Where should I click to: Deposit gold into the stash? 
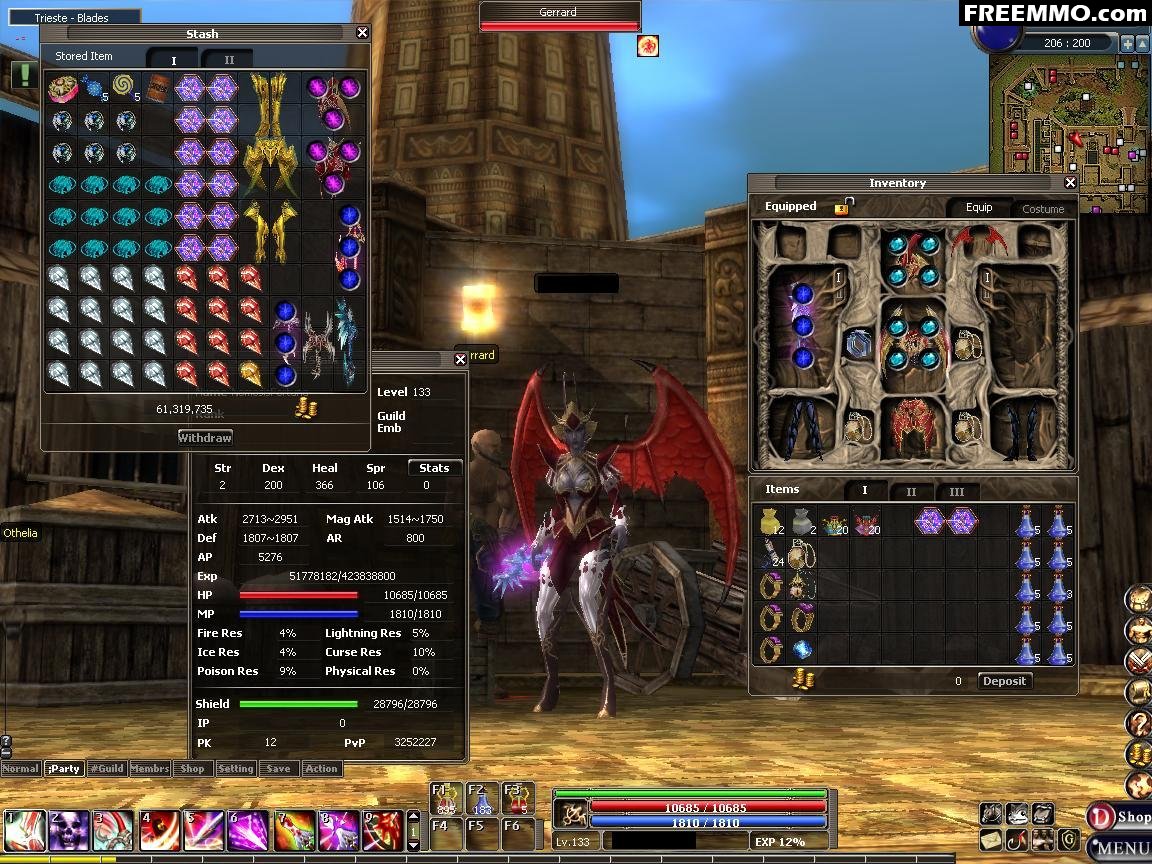[x=1004, y=681]
